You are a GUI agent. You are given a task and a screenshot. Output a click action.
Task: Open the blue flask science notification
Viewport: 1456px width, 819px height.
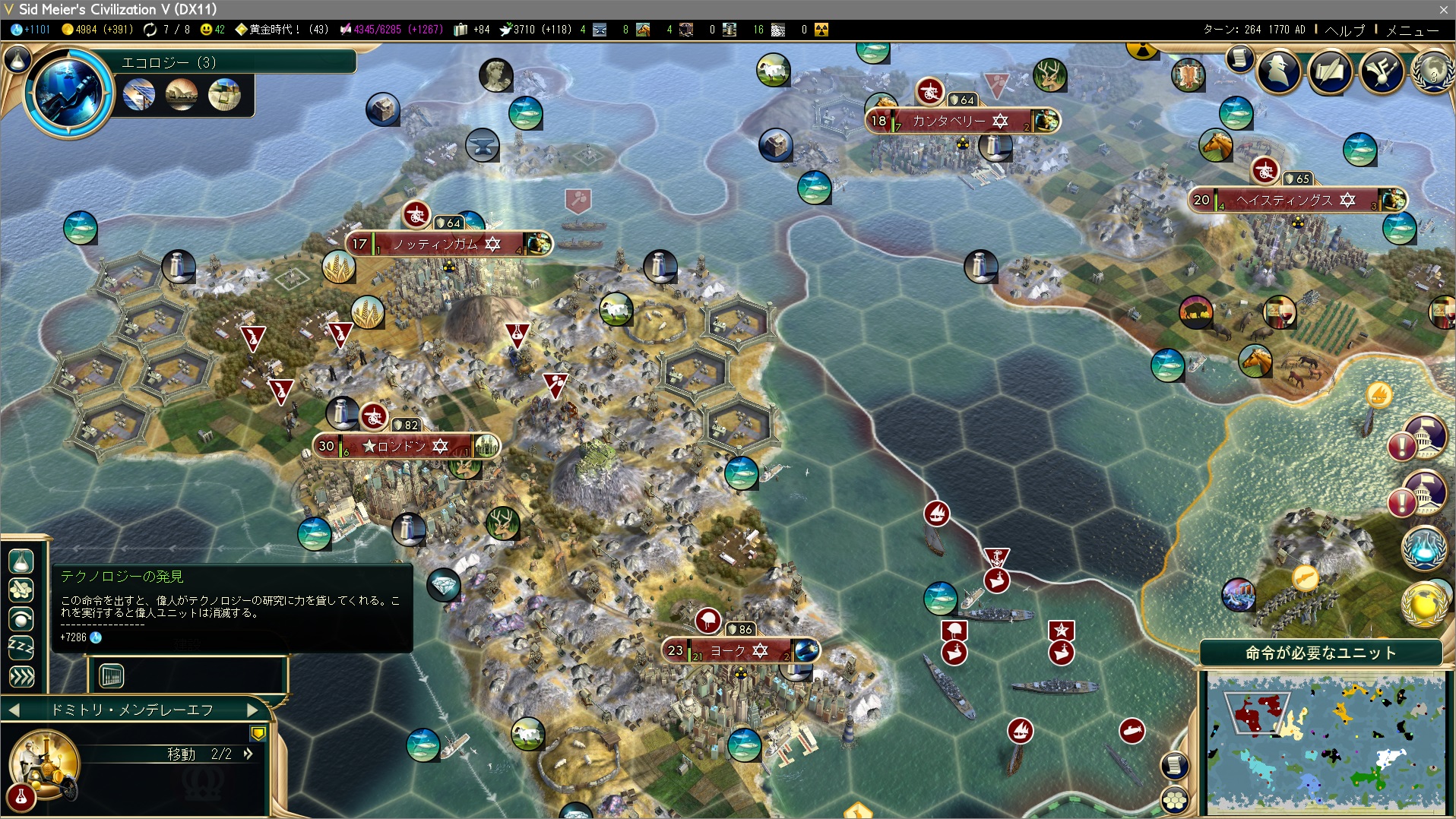coord(1423,548)
